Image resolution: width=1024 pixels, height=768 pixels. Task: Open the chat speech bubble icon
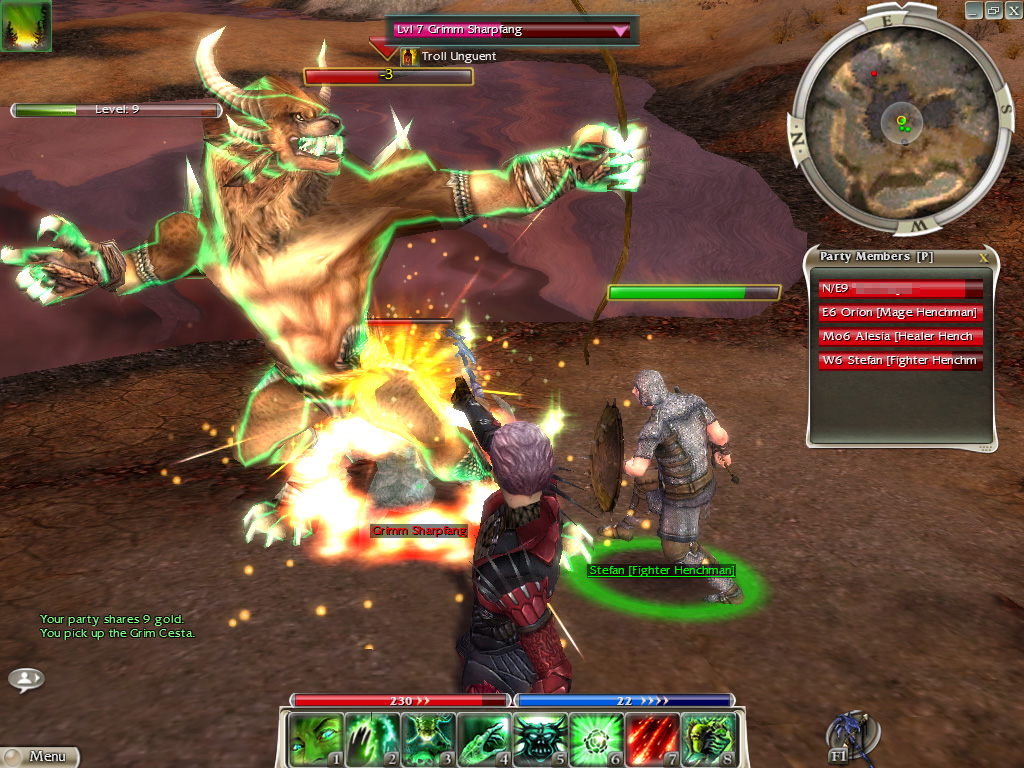tap(26, 679)
